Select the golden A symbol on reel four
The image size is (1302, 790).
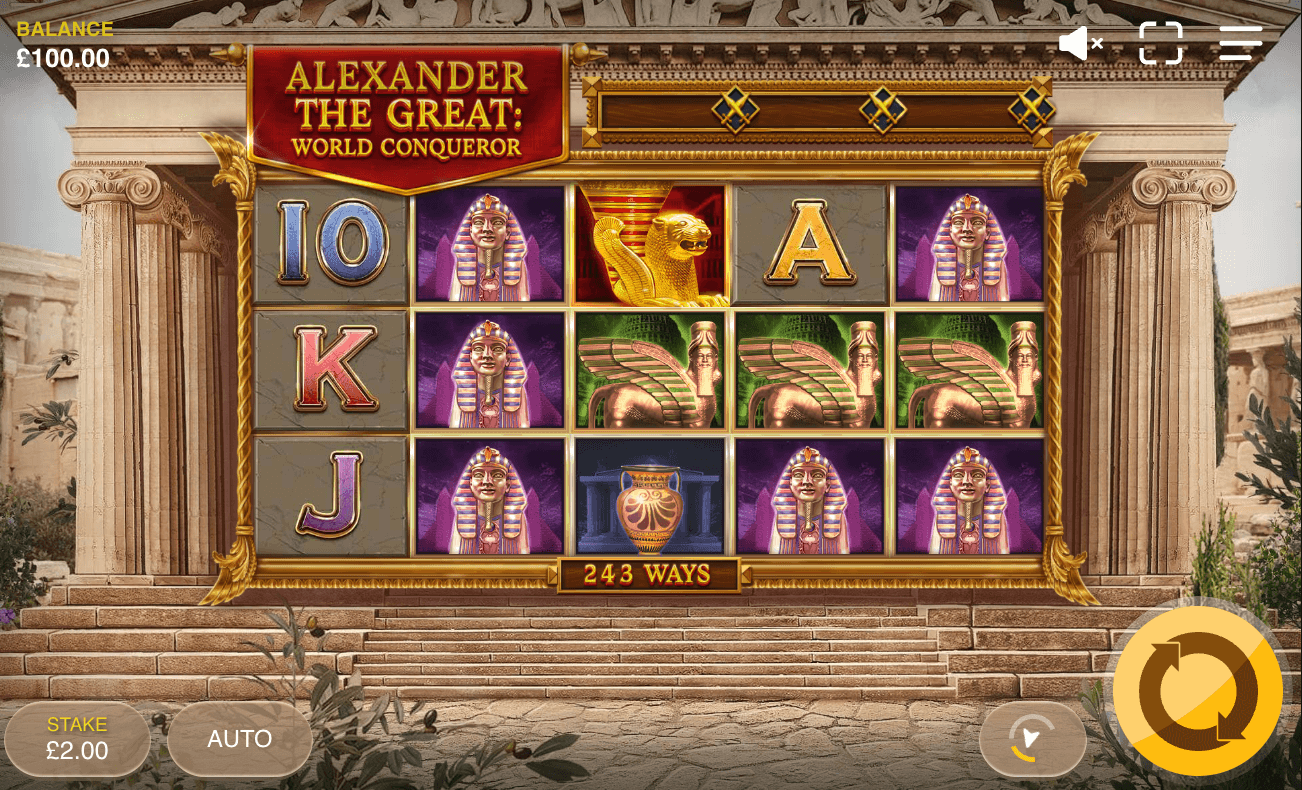pyautogui.click(x=808, y=245)
